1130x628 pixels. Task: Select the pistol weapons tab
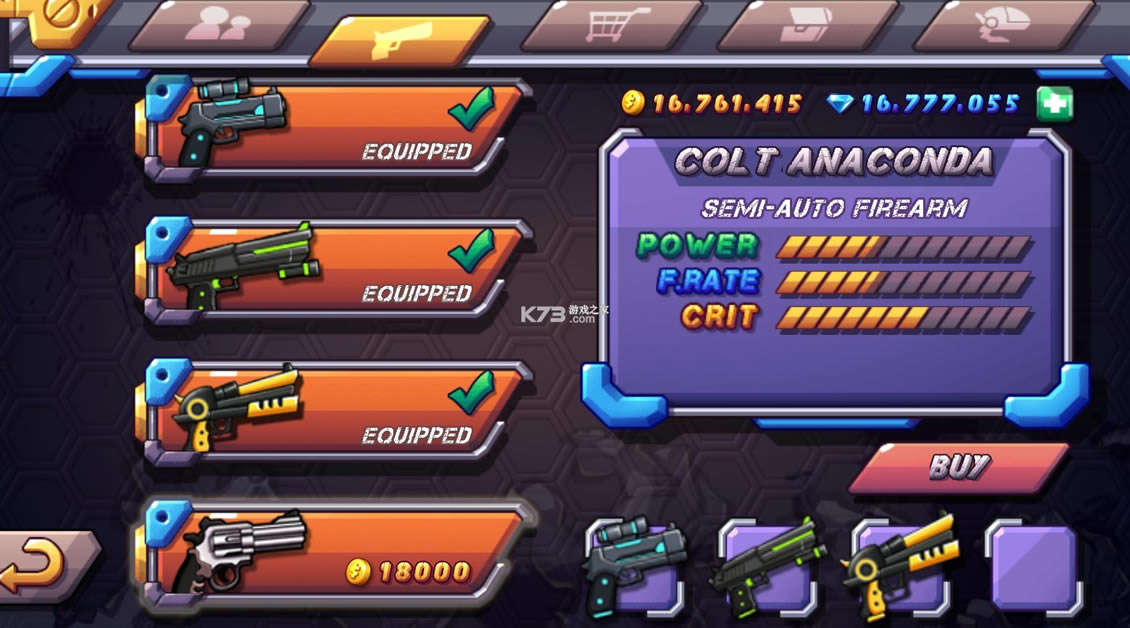pyautogui.click(x=400, y=40)
